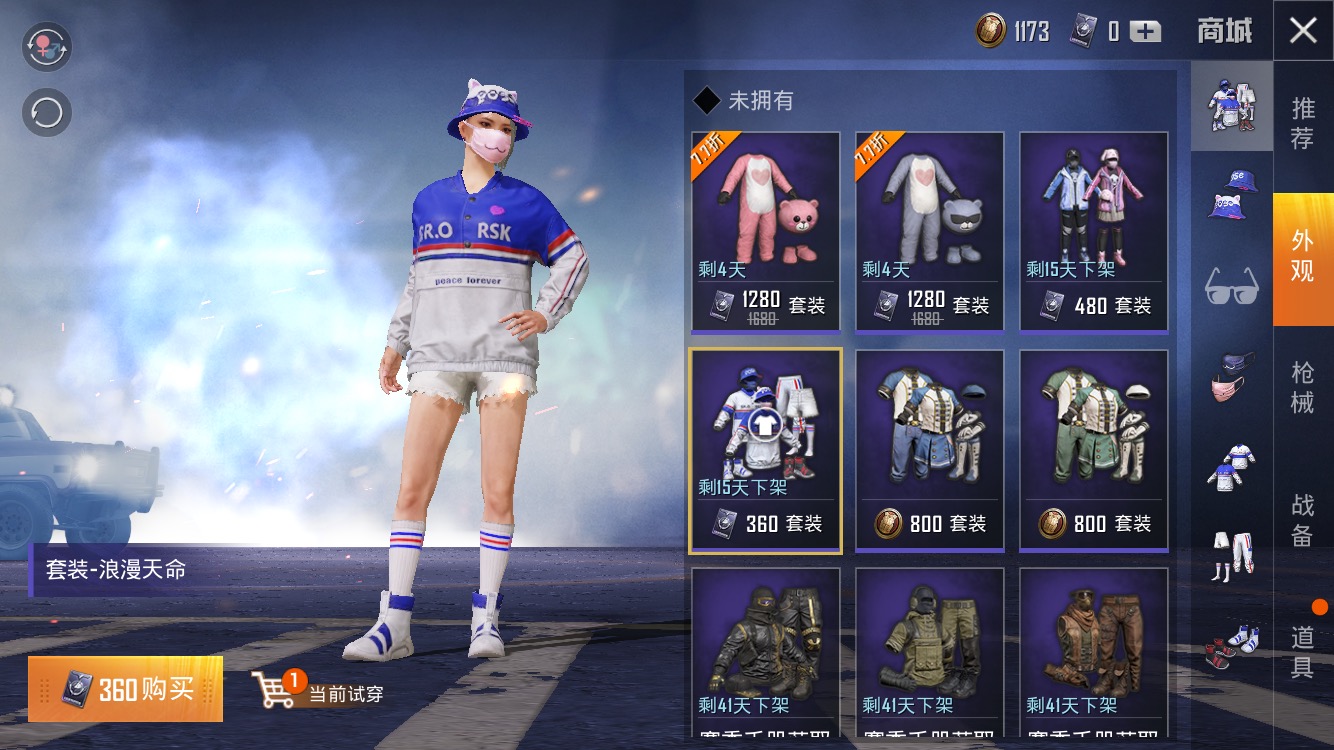Show the face mask category
The width and height of the screenshot is (1334, 750).
point(1231,377)
